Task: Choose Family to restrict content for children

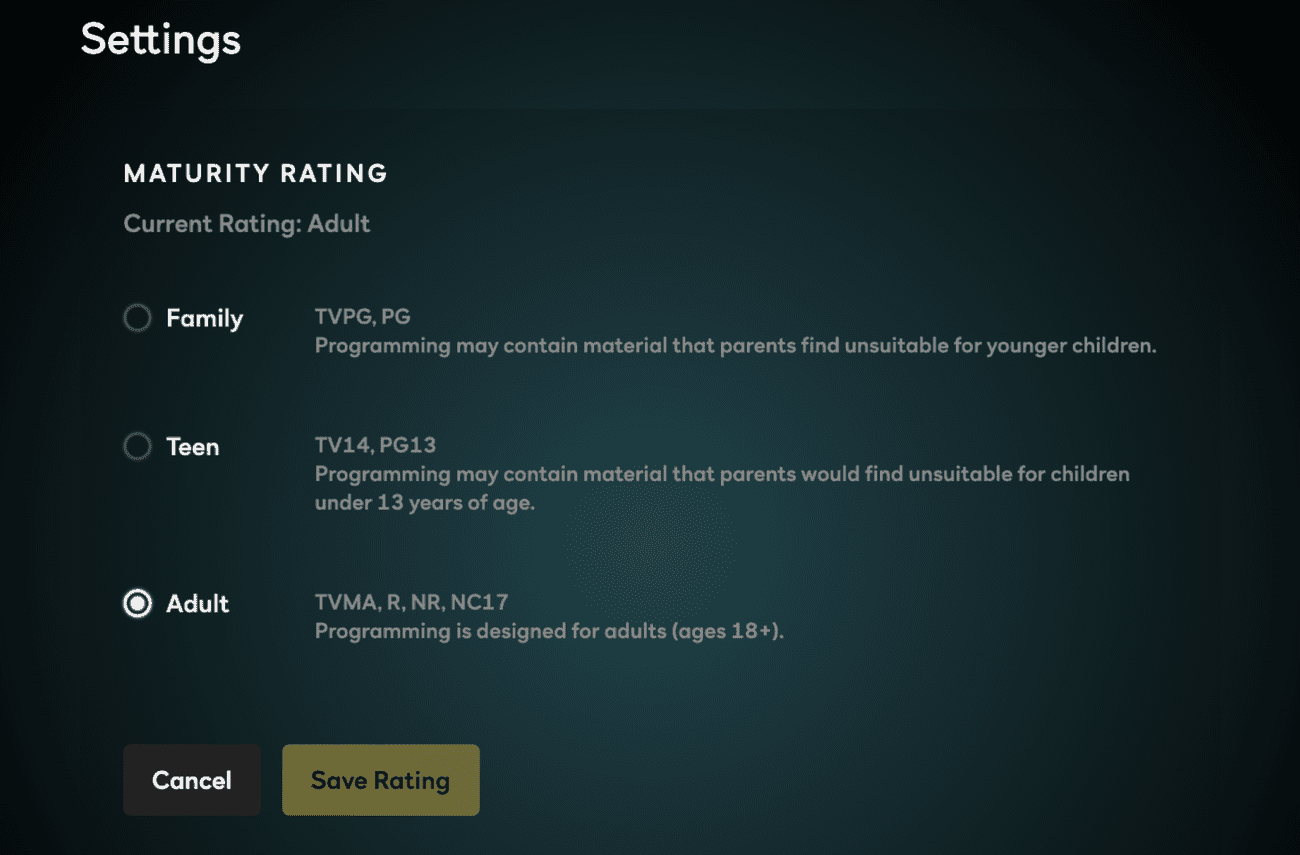Action: click(137, 318)
